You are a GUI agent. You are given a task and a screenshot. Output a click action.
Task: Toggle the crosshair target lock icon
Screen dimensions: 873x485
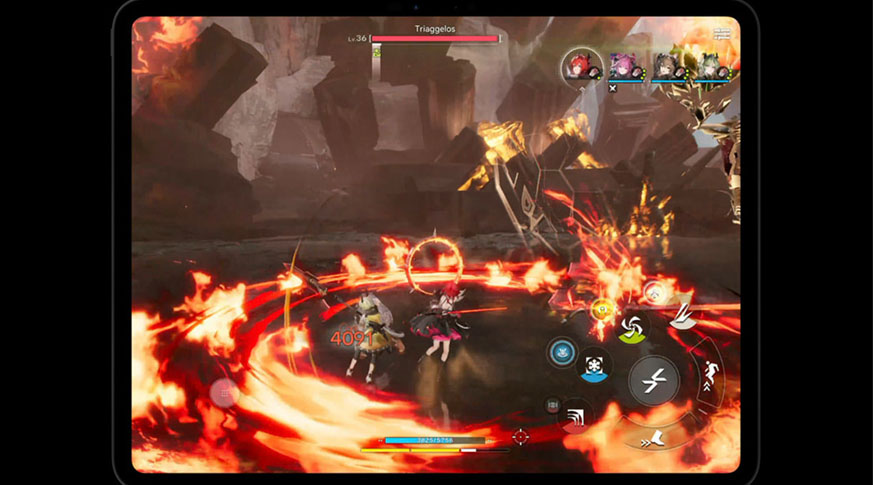tap(520, 436)
